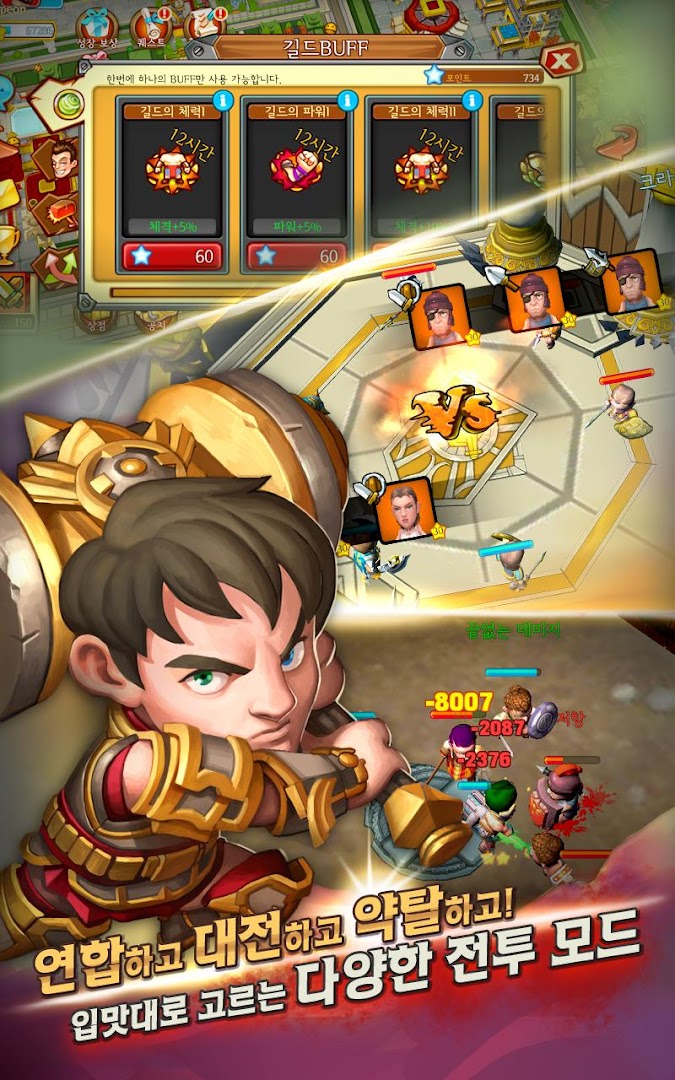Show info for 길드의 체력II buff

click(x=472, y=100)
